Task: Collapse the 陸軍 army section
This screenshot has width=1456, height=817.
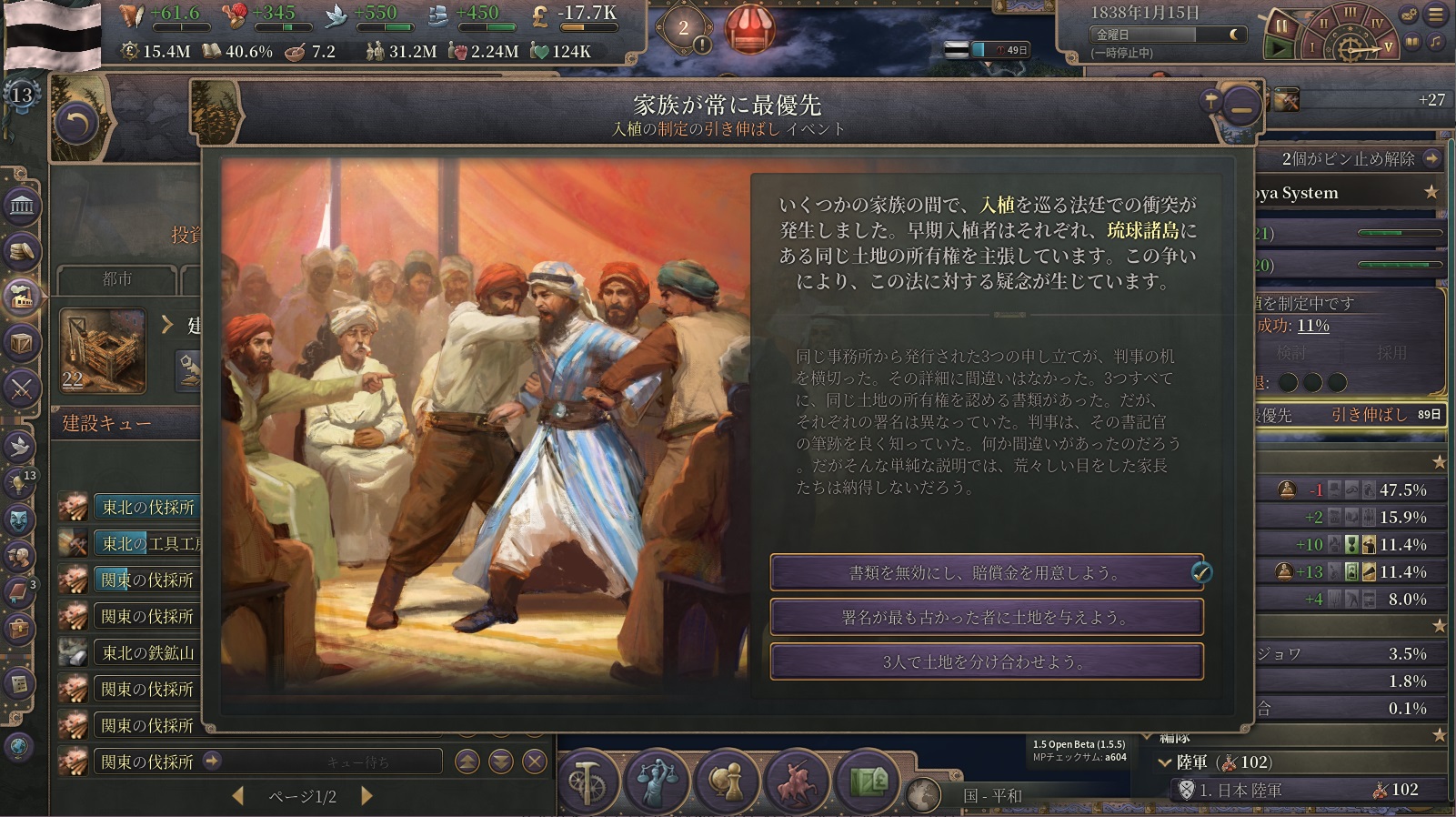Action: tap(1165, 762)
